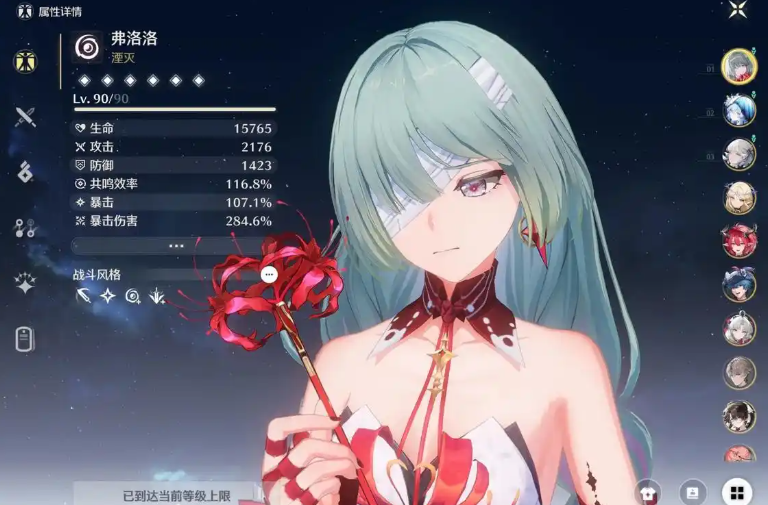Switch to the forte skill tree tab
This screenshot has width=768, height=505.
click(25, 228)
